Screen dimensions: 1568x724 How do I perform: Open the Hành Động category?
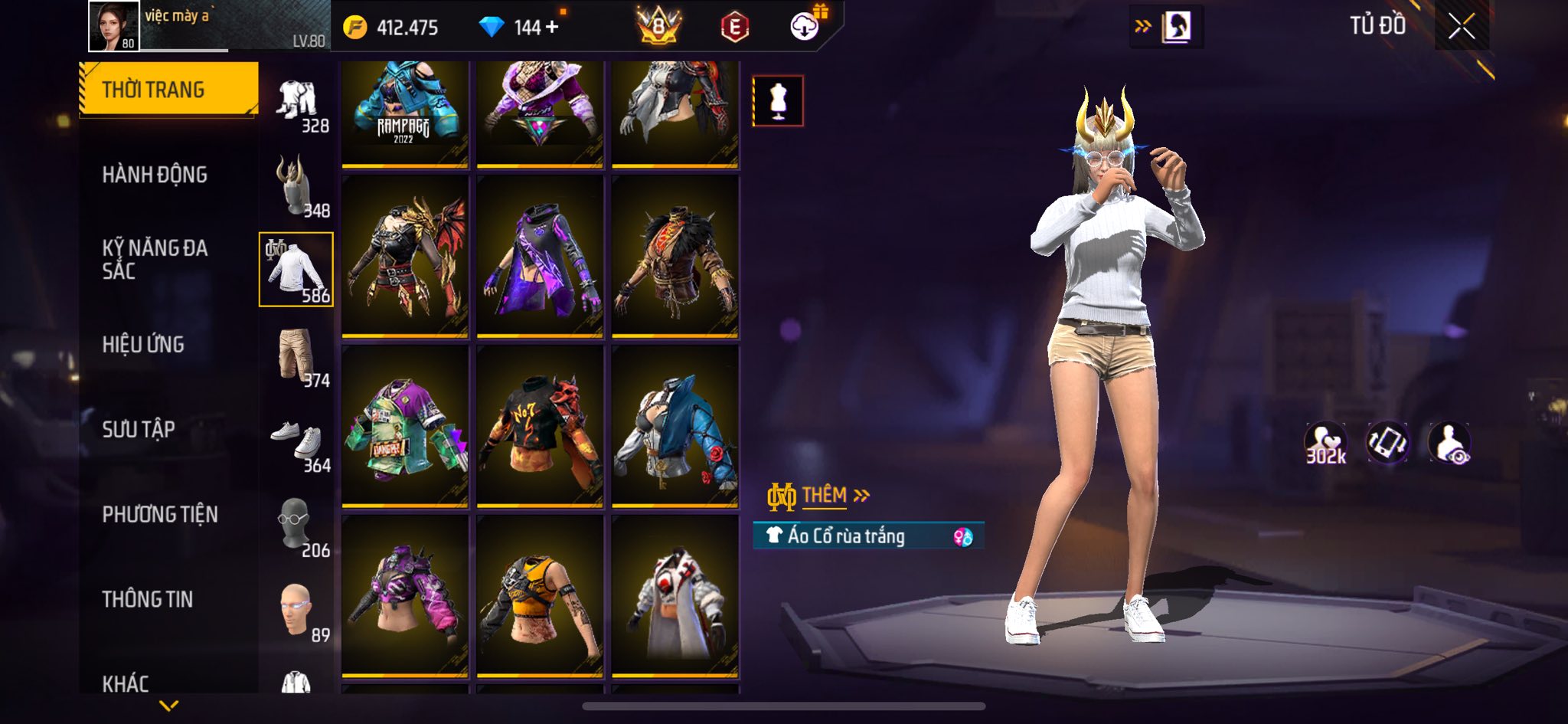(x=155, y=175)
